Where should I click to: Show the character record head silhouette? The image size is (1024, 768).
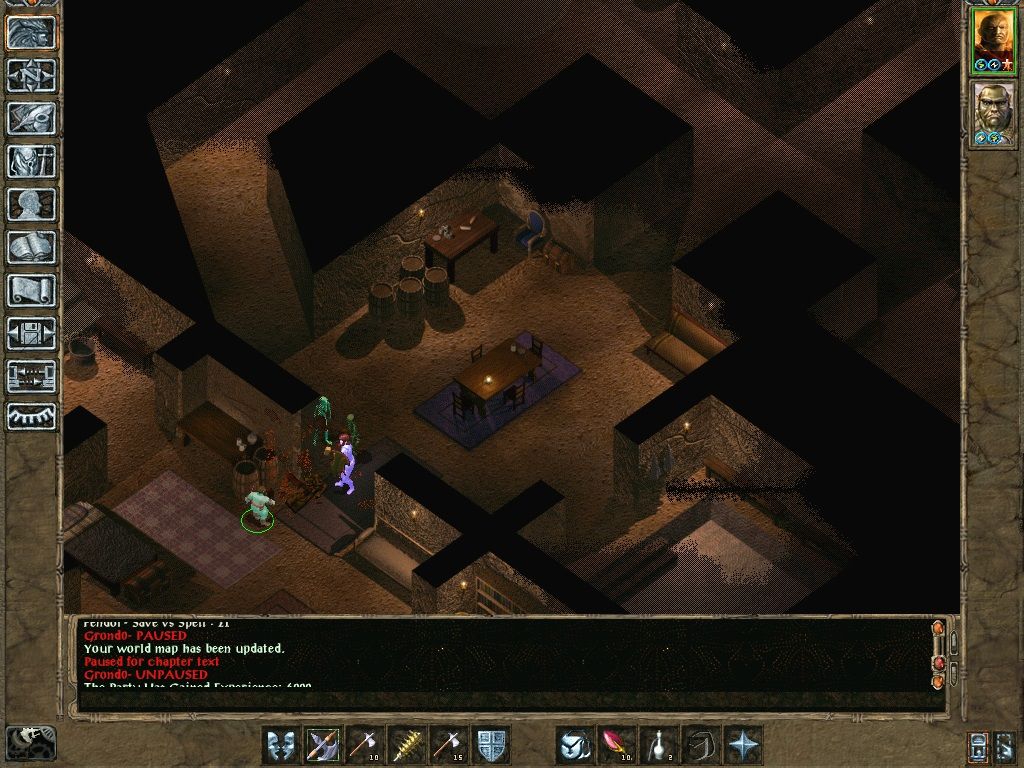click(x=31, y=204)
